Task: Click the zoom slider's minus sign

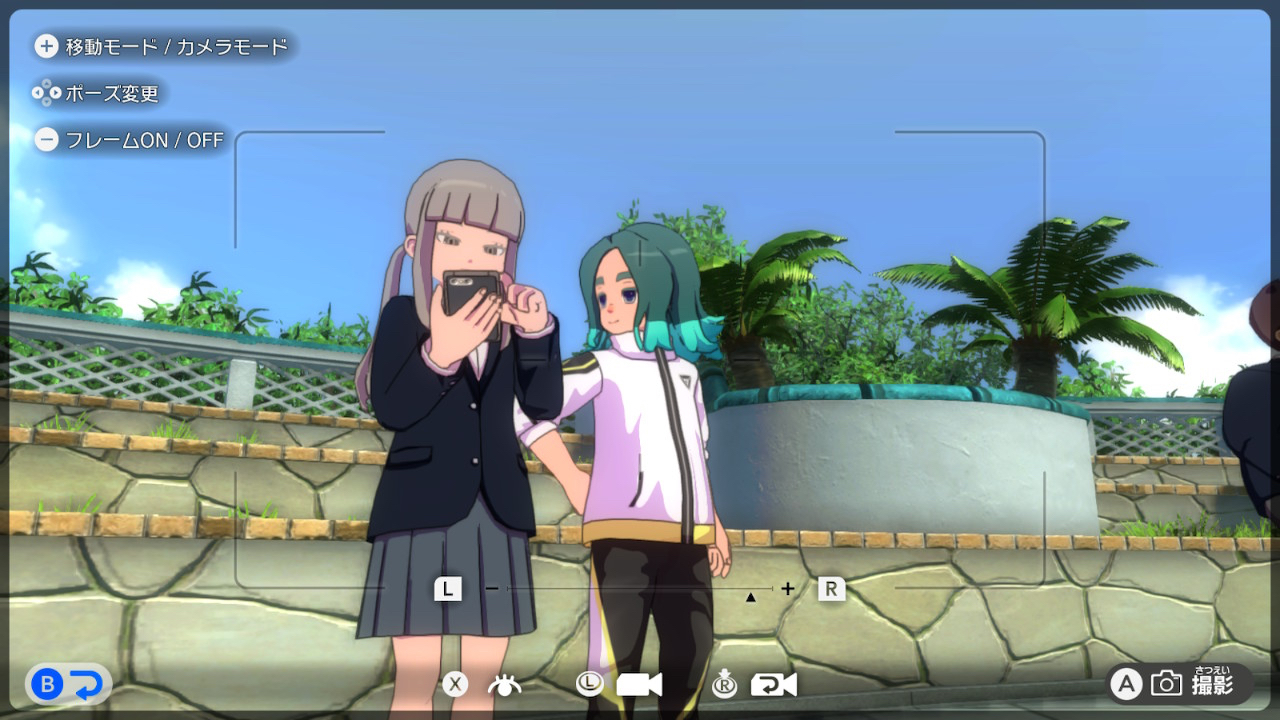Action: [491, 589]
